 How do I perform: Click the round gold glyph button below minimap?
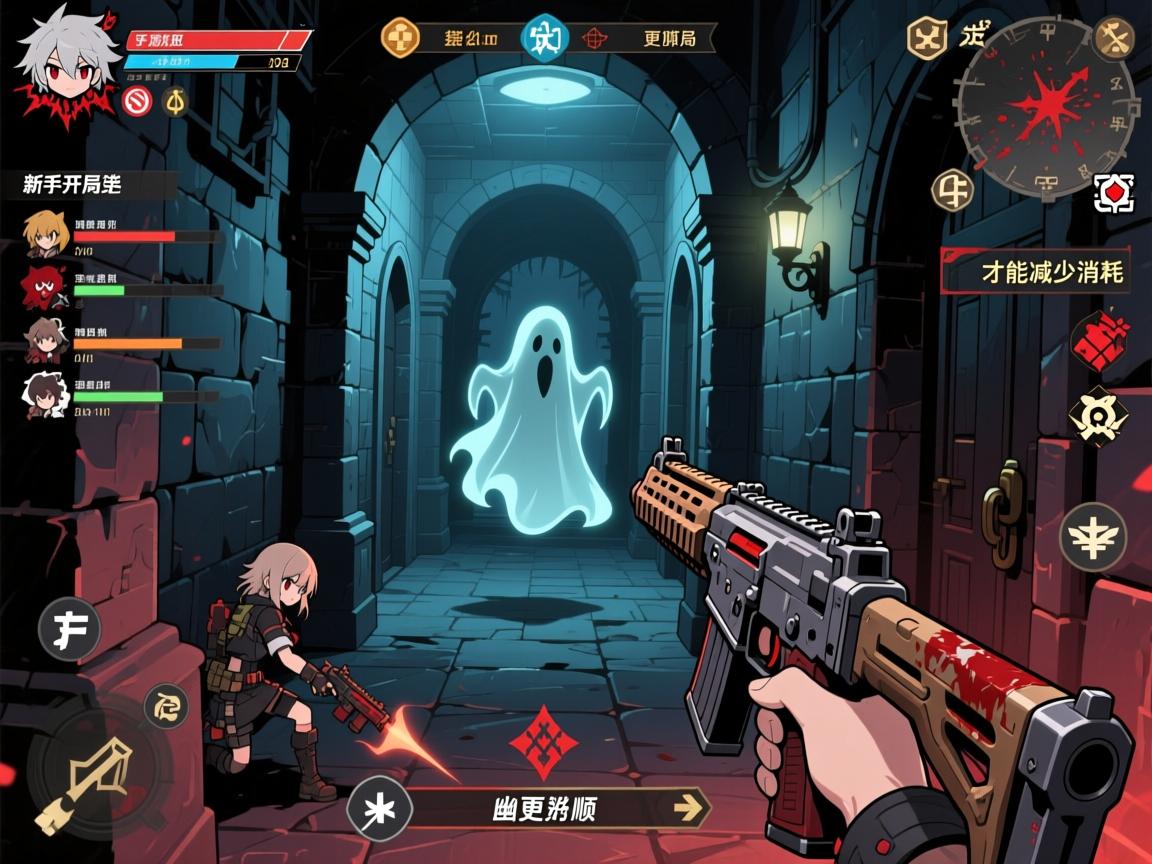(952, 189)
